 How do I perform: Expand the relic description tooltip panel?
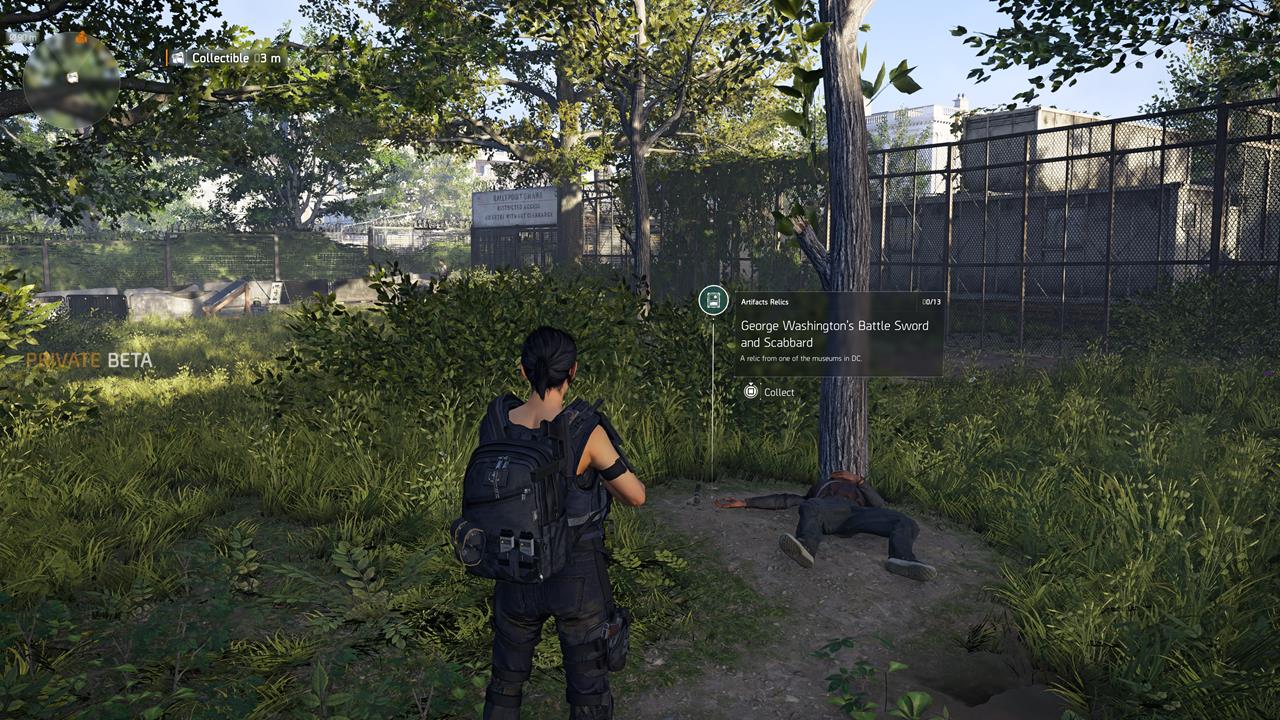click(840, 335)
